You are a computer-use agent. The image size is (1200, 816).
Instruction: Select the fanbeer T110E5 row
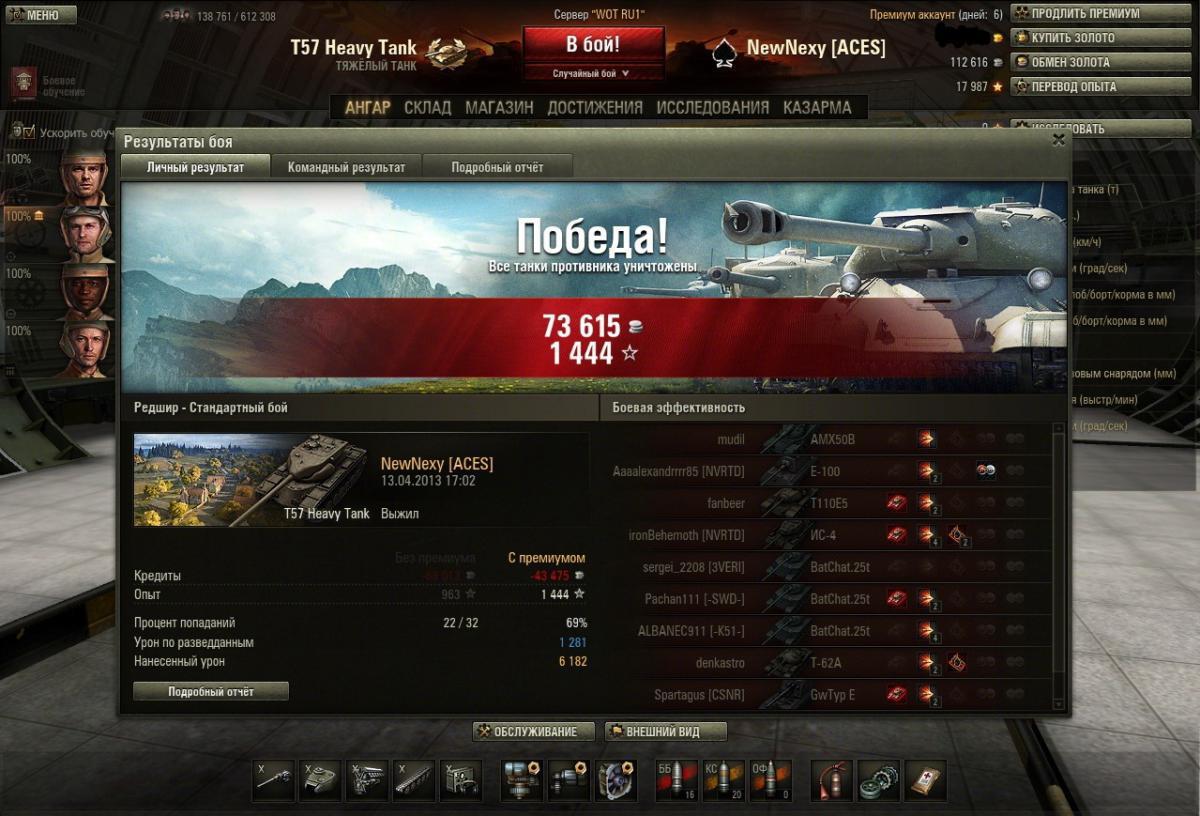(830, 503)
